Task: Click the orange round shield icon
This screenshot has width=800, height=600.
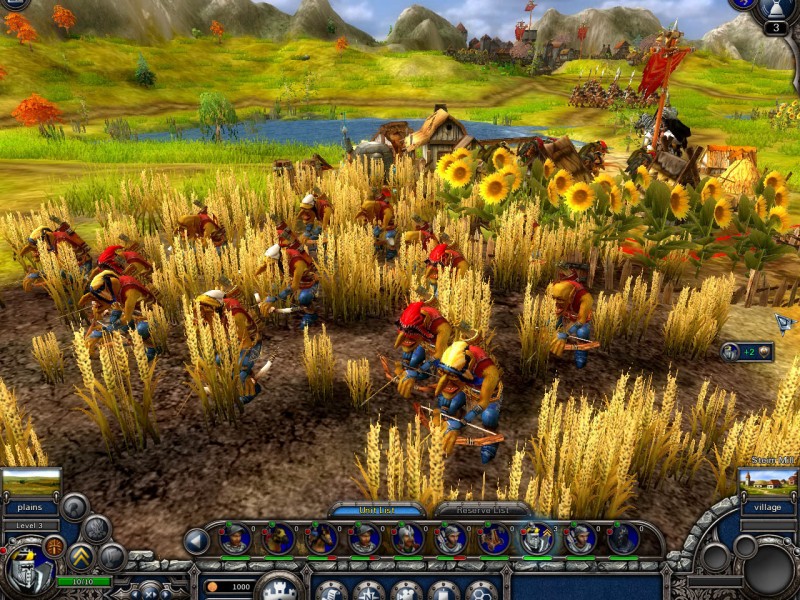Action: (54, 547)
